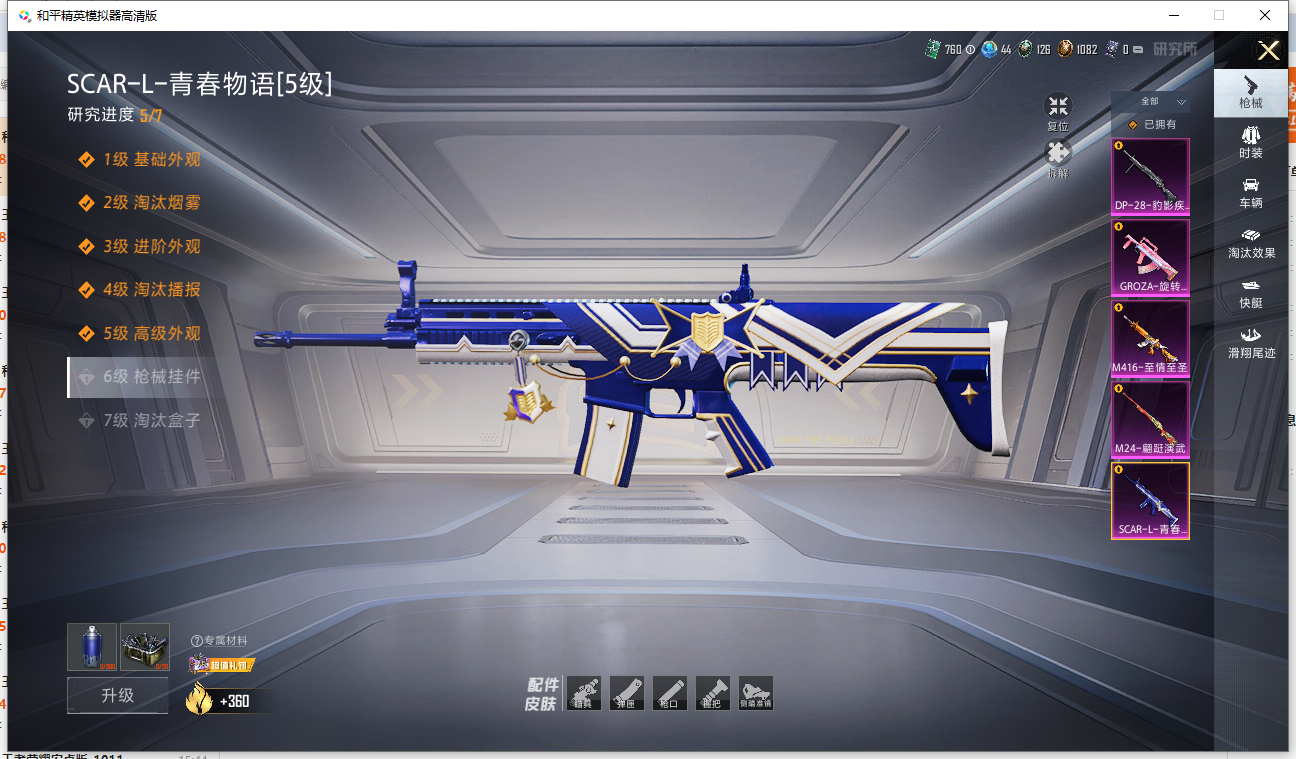Click the 拆解 disassemble button
This screenshot has height=759, width=1296.
pyautogui.click(x=1058, y=159)
